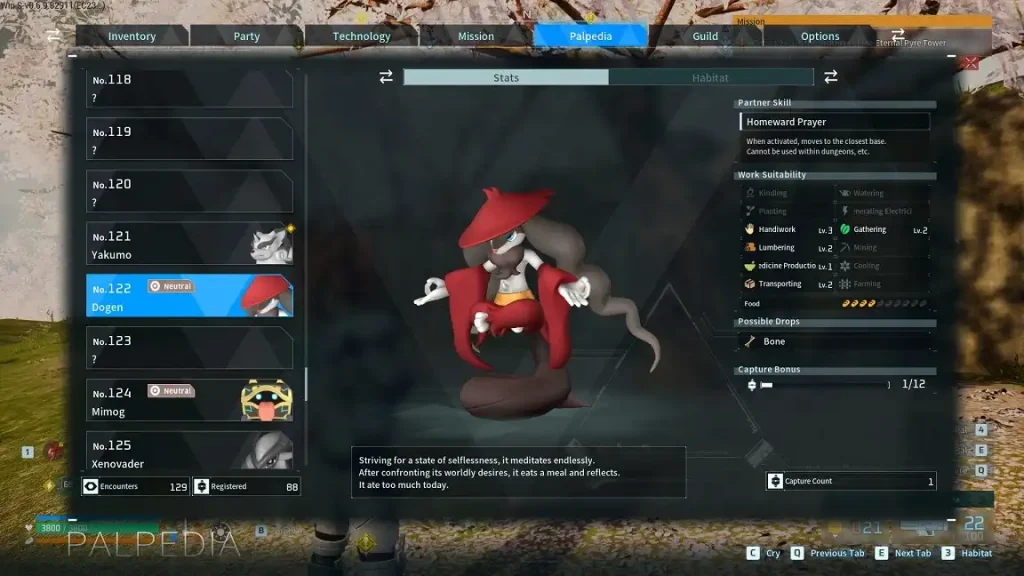Switch to the Party tab
Image resolution: width=1024 pixels, height=576 pixels.
pos(246,36)
